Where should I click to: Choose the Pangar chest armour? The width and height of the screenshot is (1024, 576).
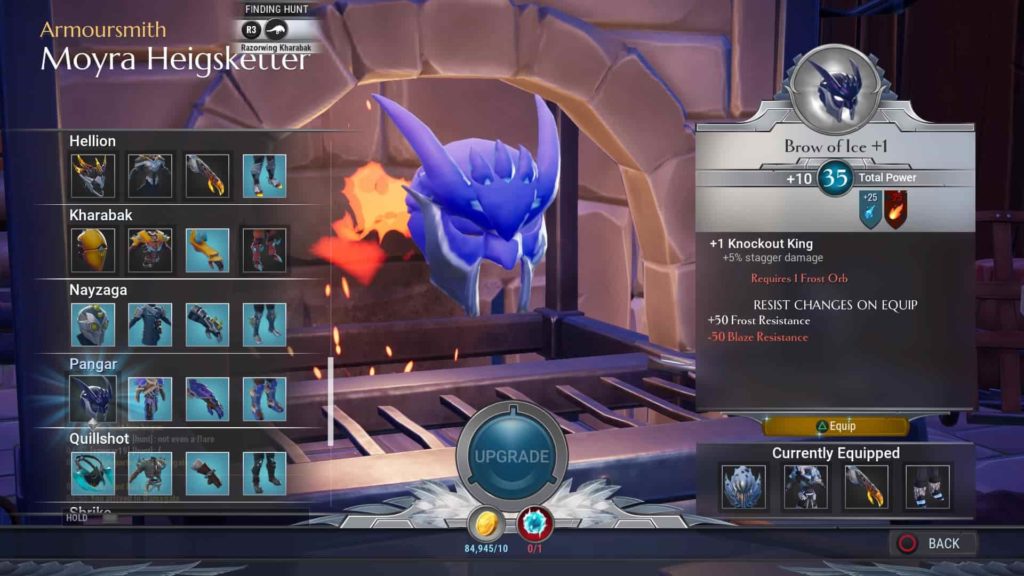click(x=150, y=399)
